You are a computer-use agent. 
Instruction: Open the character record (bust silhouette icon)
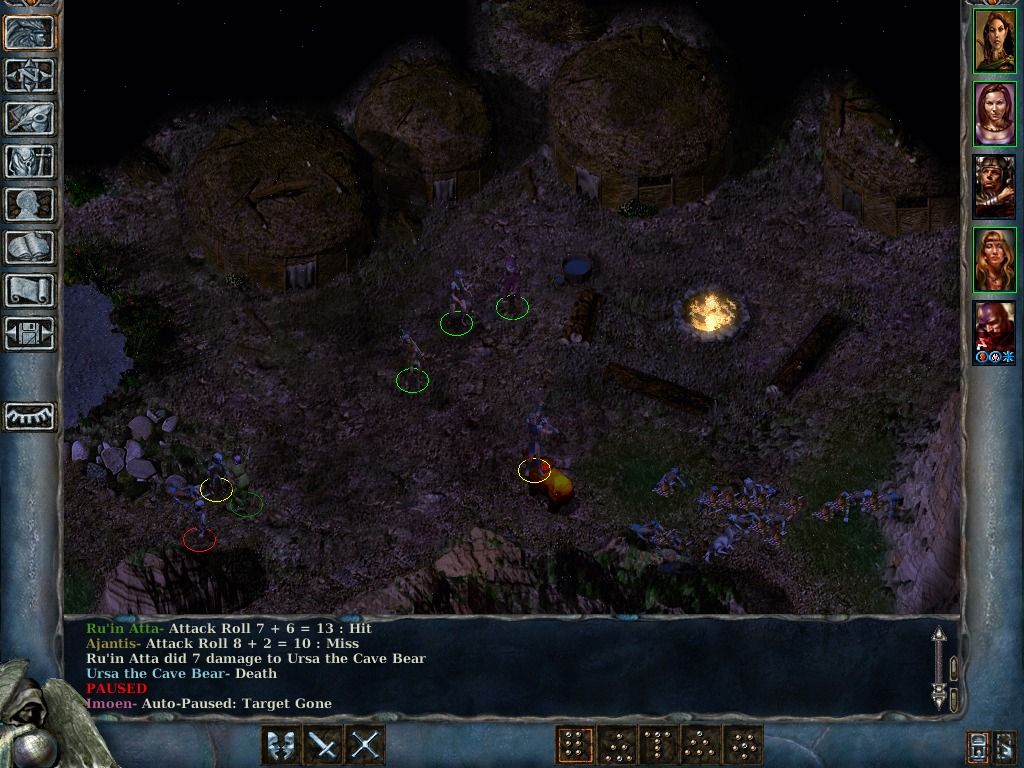point(30,204)
